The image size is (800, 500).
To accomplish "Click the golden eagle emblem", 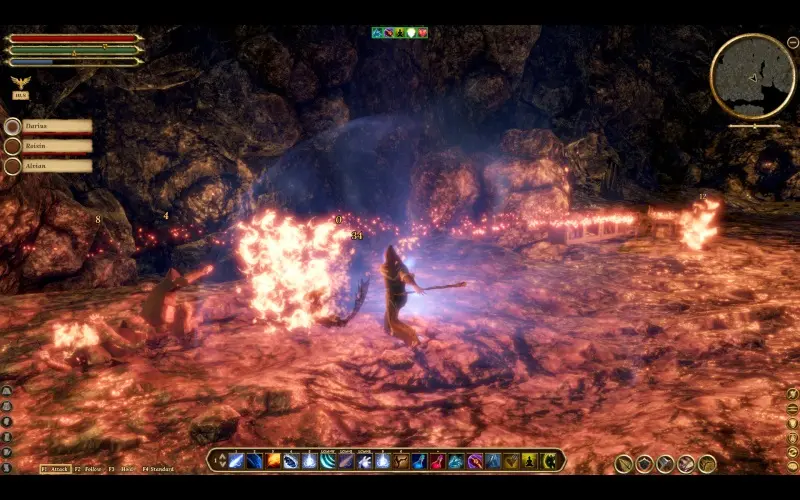I will tap(19, 82).
